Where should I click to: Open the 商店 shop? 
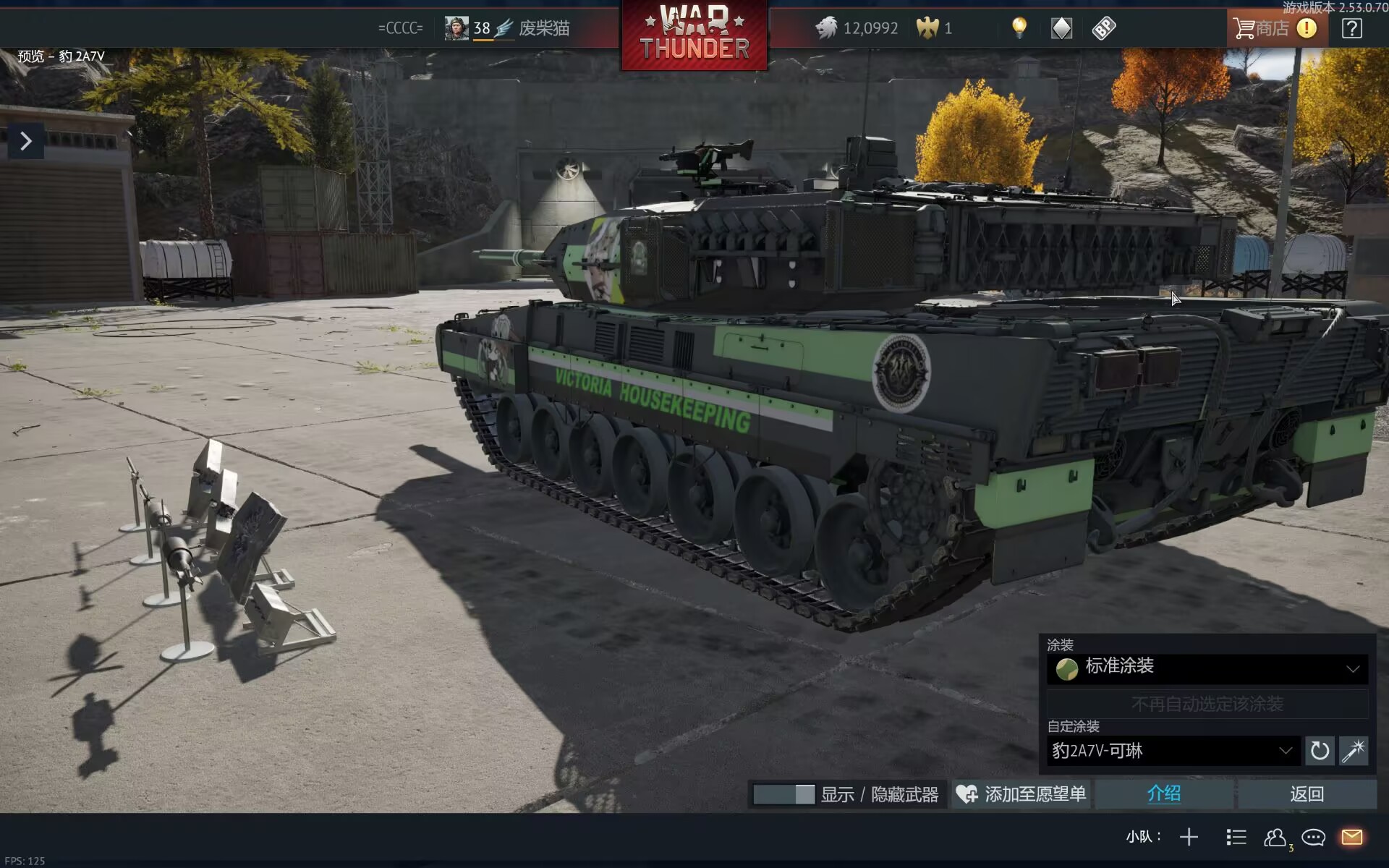pyautogui.click(x=1263, y=28)
